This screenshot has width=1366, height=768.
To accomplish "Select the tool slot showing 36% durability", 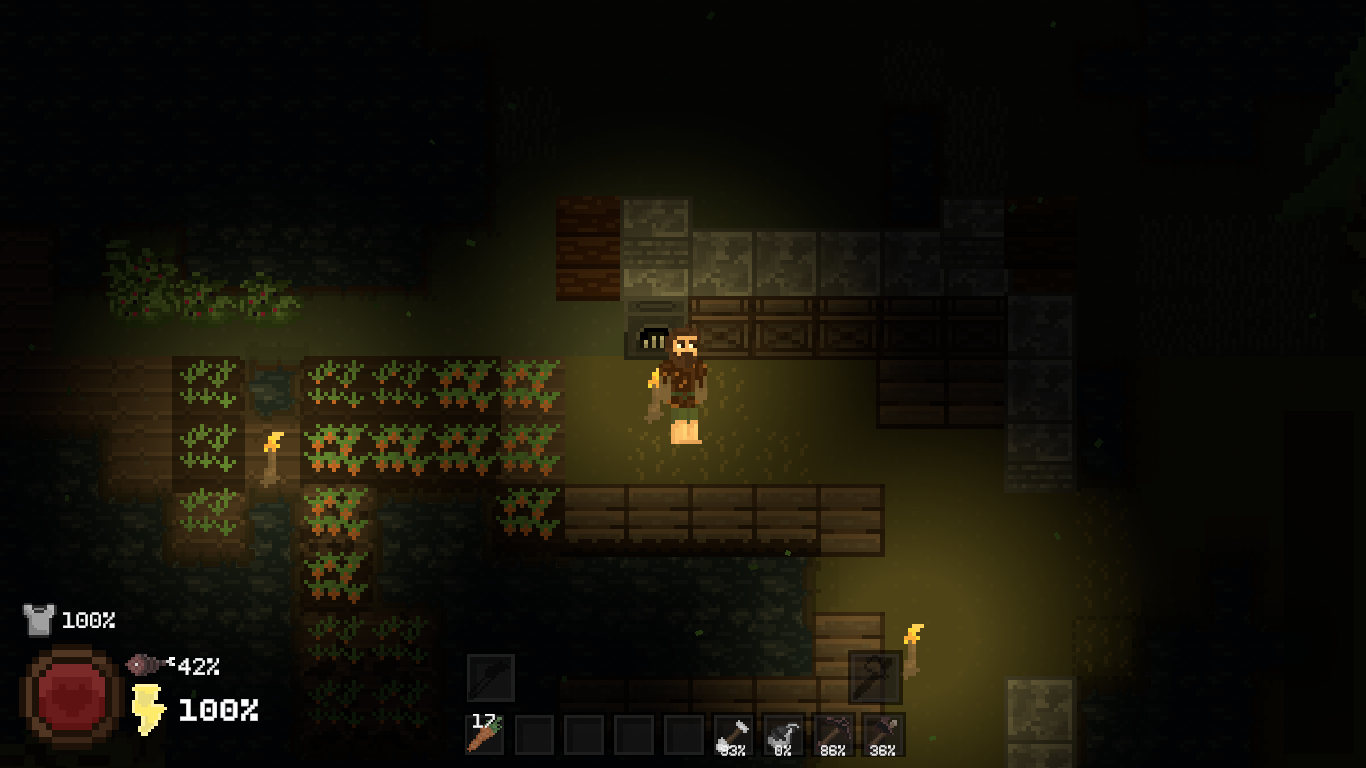I will [x=882, y=735].
